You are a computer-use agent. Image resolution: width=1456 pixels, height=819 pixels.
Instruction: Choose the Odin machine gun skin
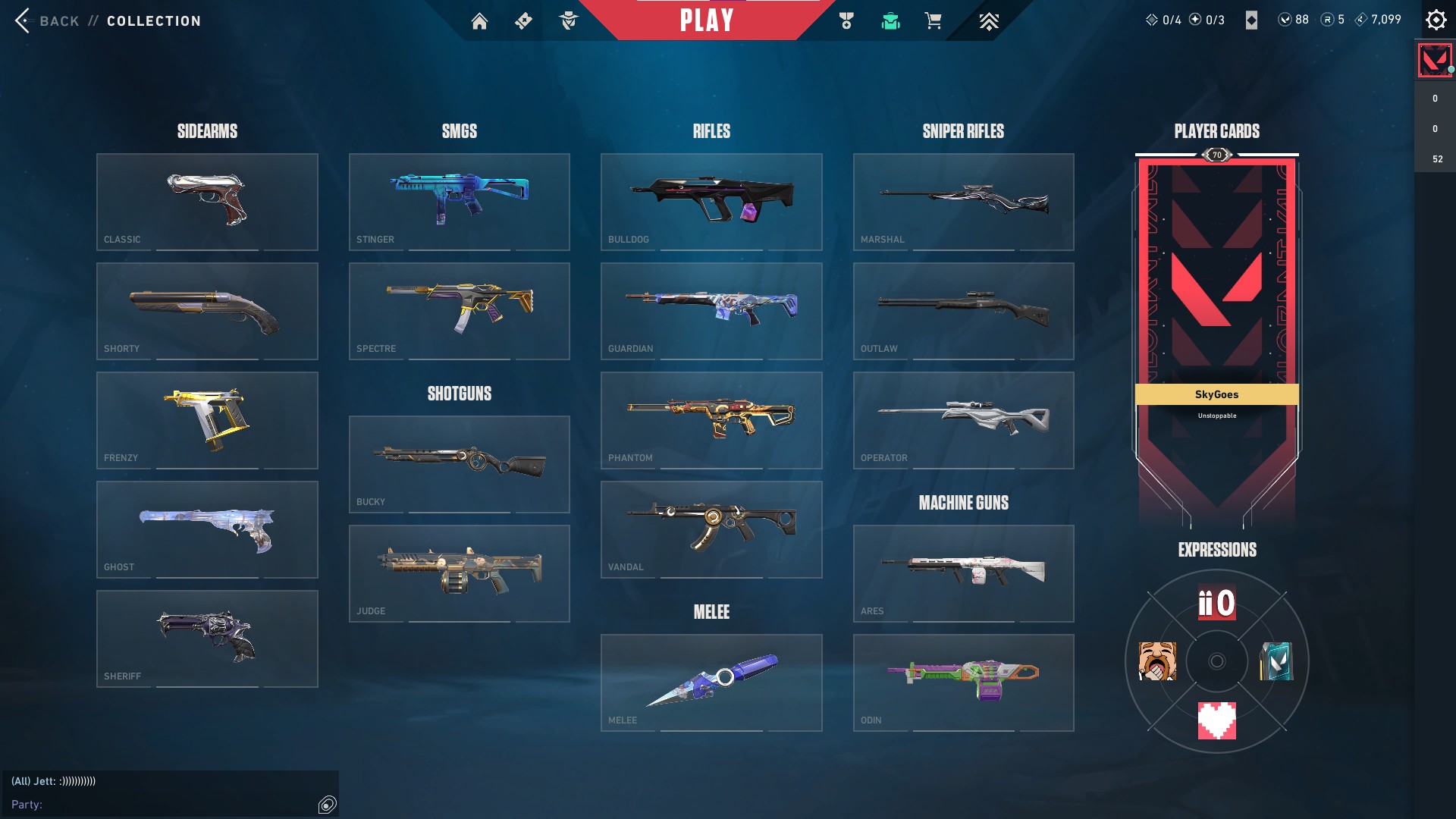(x=963, y=682)
